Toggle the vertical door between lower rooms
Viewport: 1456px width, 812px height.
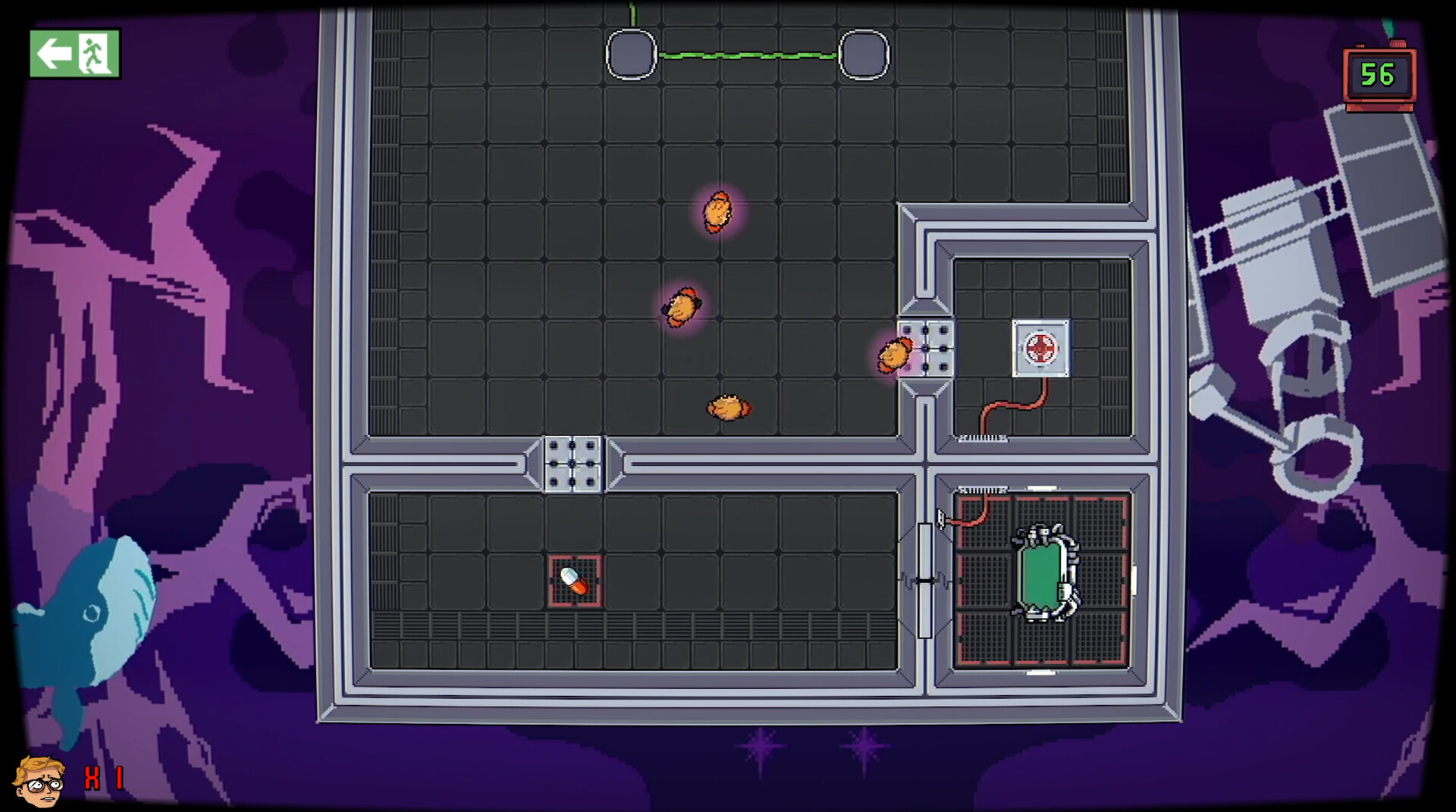click(927, 580)
